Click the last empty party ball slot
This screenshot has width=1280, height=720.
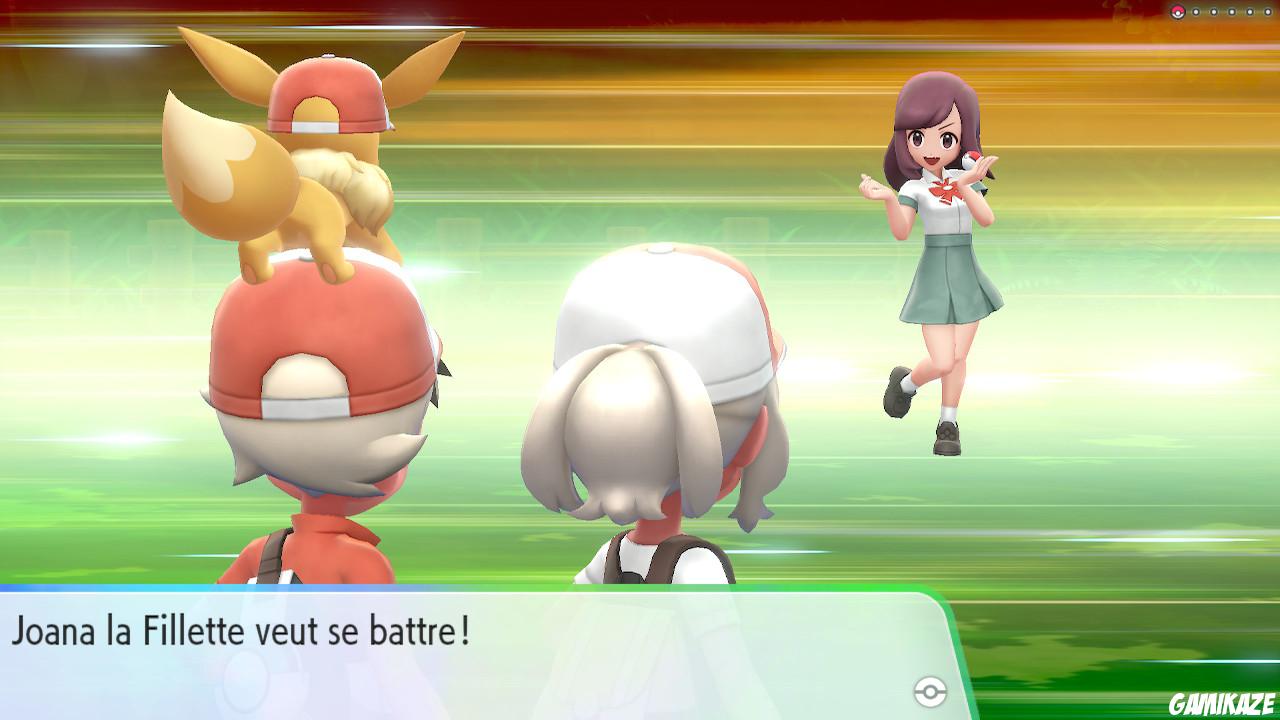(x=1268, y=11)
